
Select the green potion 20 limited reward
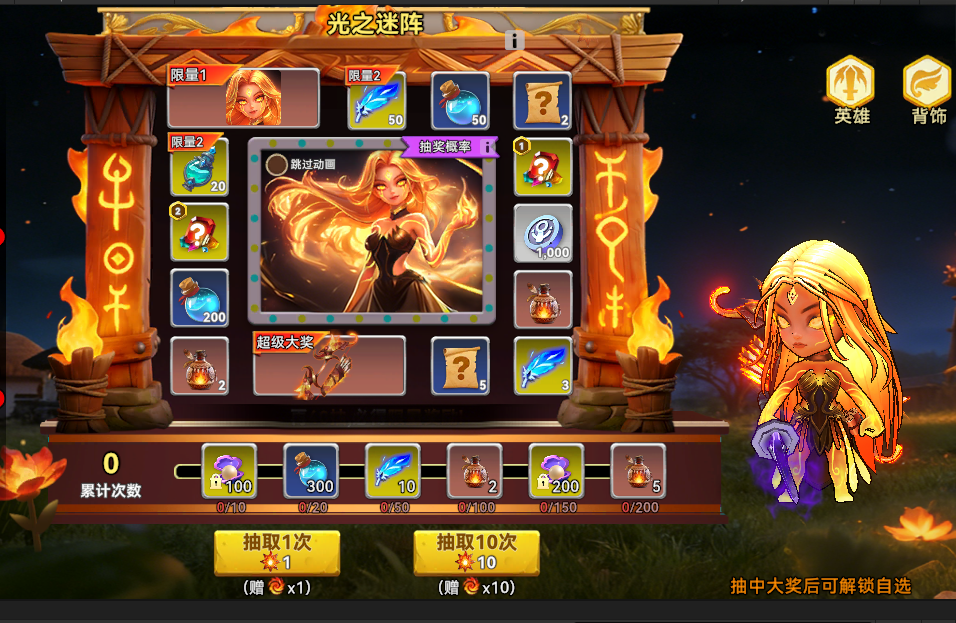(199, 167)
